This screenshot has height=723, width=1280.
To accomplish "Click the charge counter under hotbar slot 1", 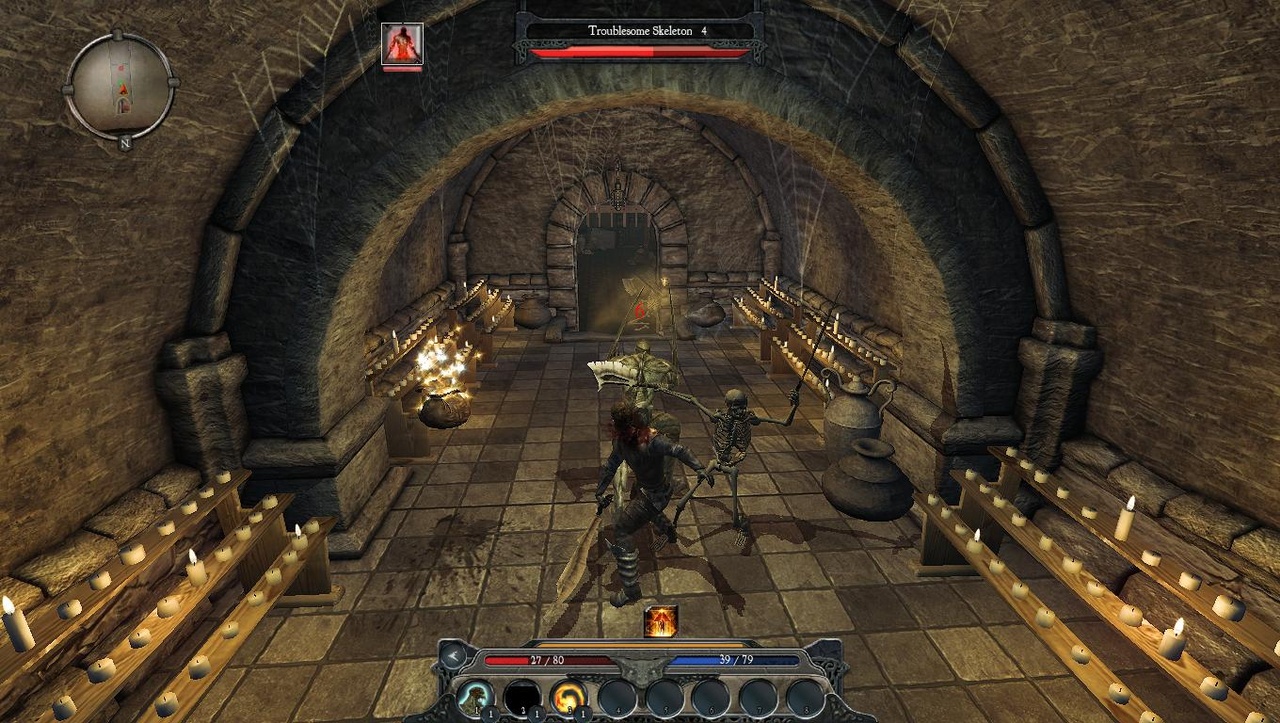I will tap(489, 714).
